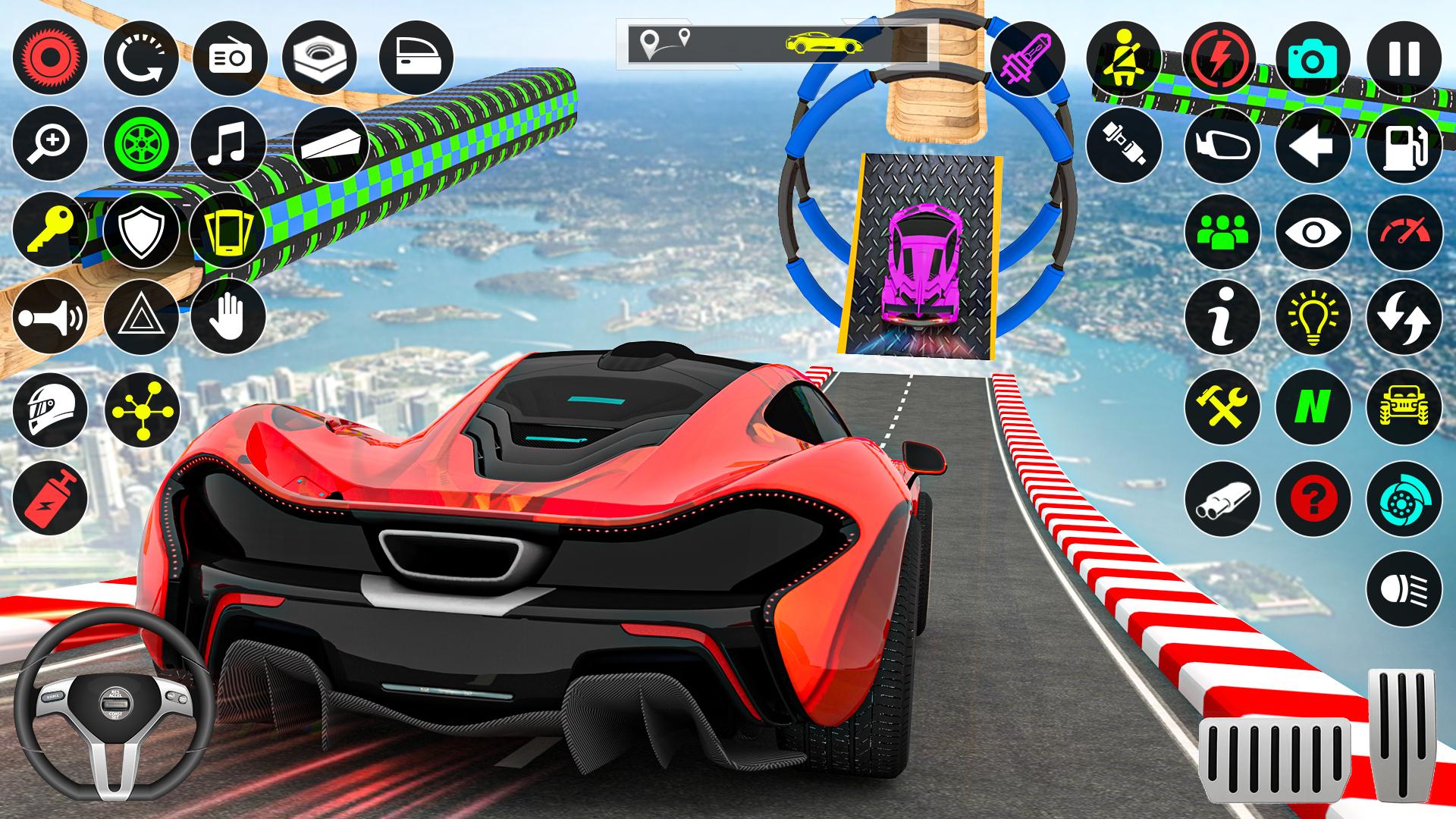1456x819 pixels.
Task: Take a screenshot with the camera icon
Action: click(1313, 58)
